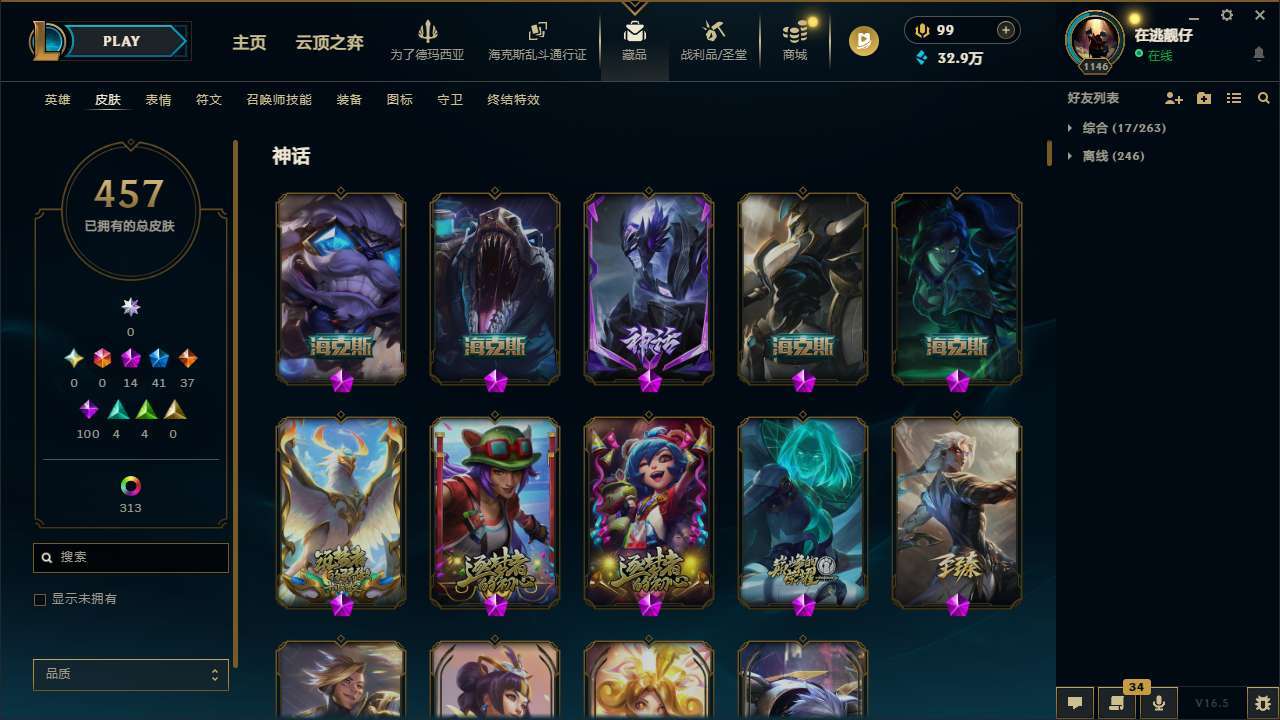Screen dimensions: 1280x720
Task: Open the client settings gear icon
Action: point(1226,15)
